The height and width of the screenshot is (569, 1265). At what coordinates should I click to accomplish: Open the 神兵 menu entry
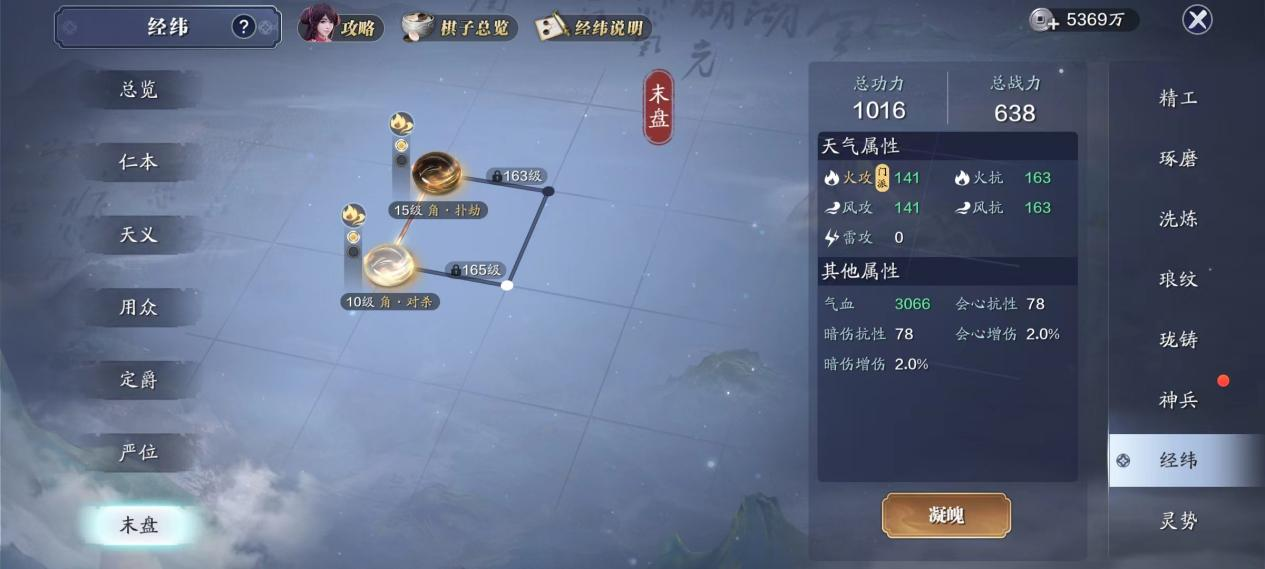tap(1178, 400)
